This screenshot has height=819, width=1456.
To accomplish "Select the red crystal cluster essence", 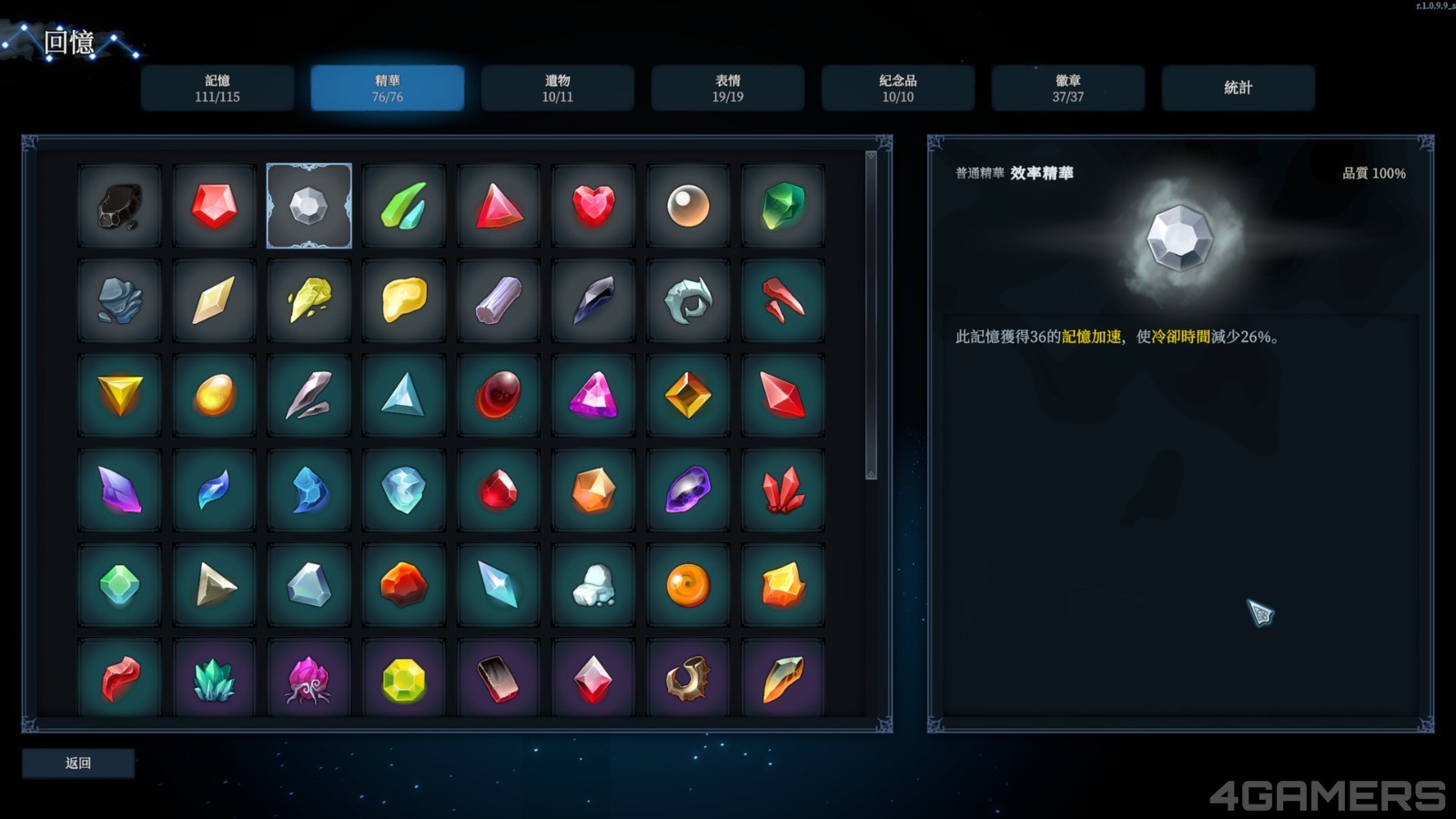I will pos(783,490).
